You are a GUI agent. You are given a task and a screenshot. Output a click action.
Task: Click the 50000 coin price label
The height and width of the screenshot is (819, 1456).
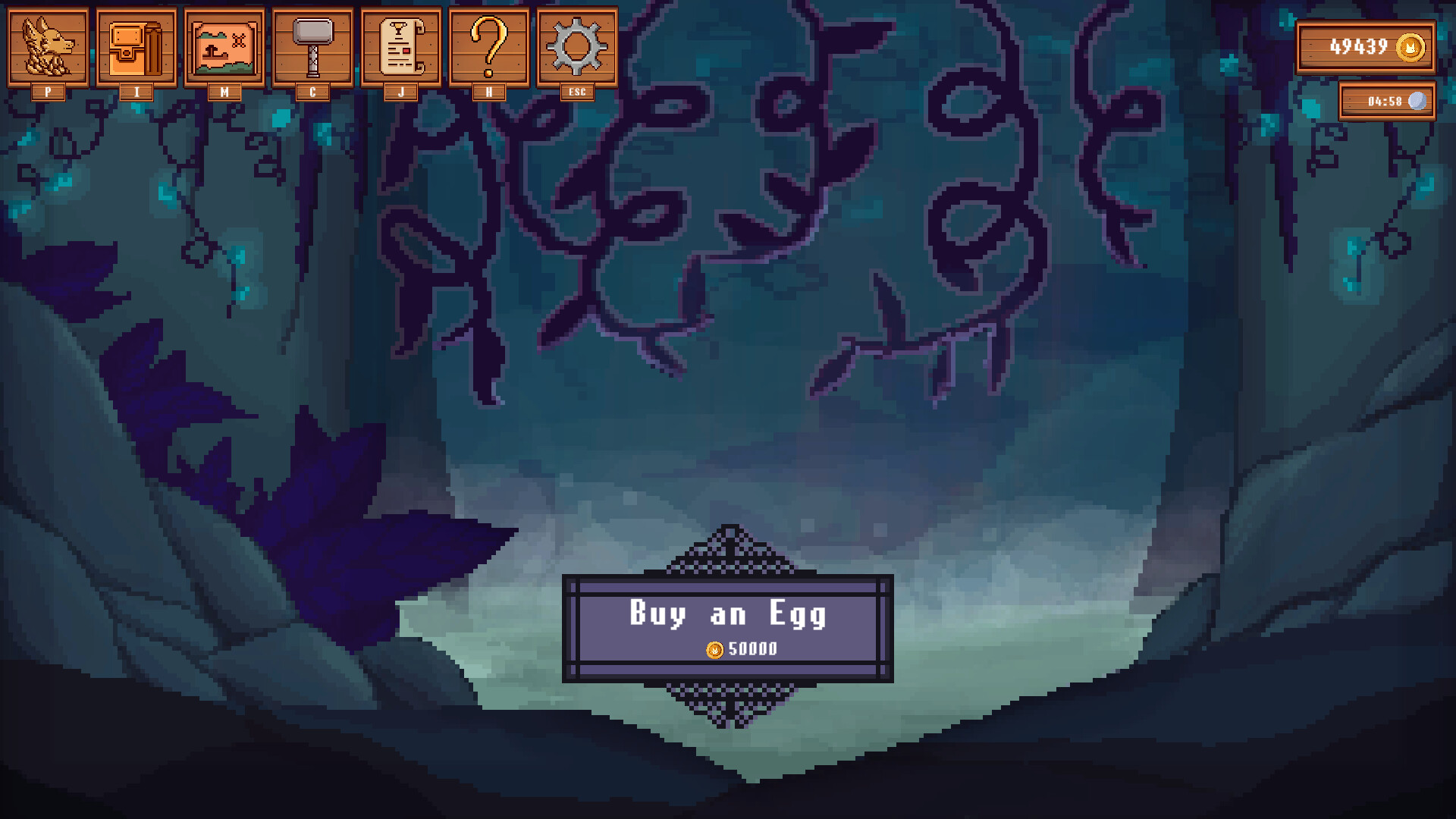point(752,649)
